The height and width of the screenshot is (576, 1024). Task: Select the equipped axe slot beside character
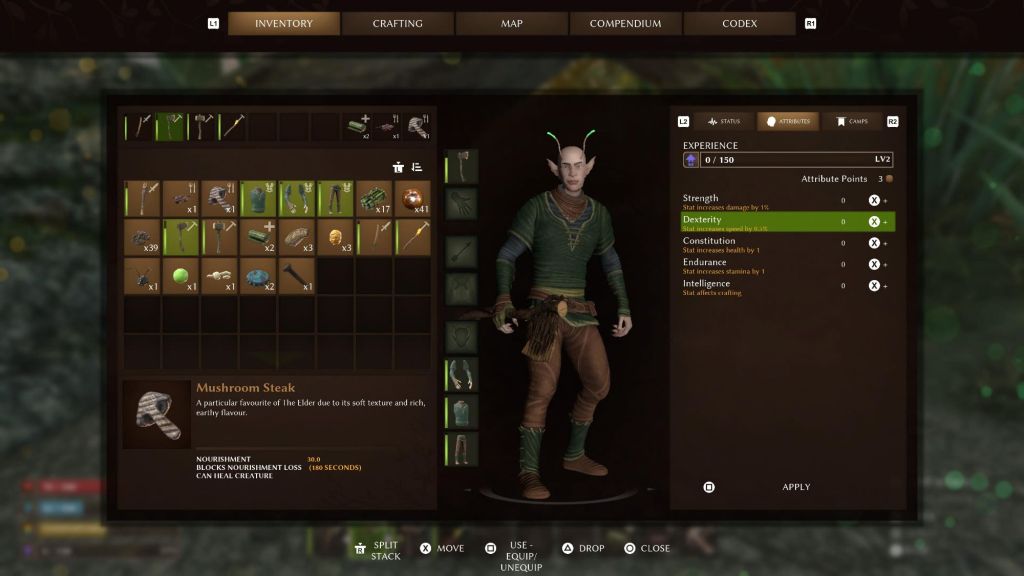[x=461, y=166]
